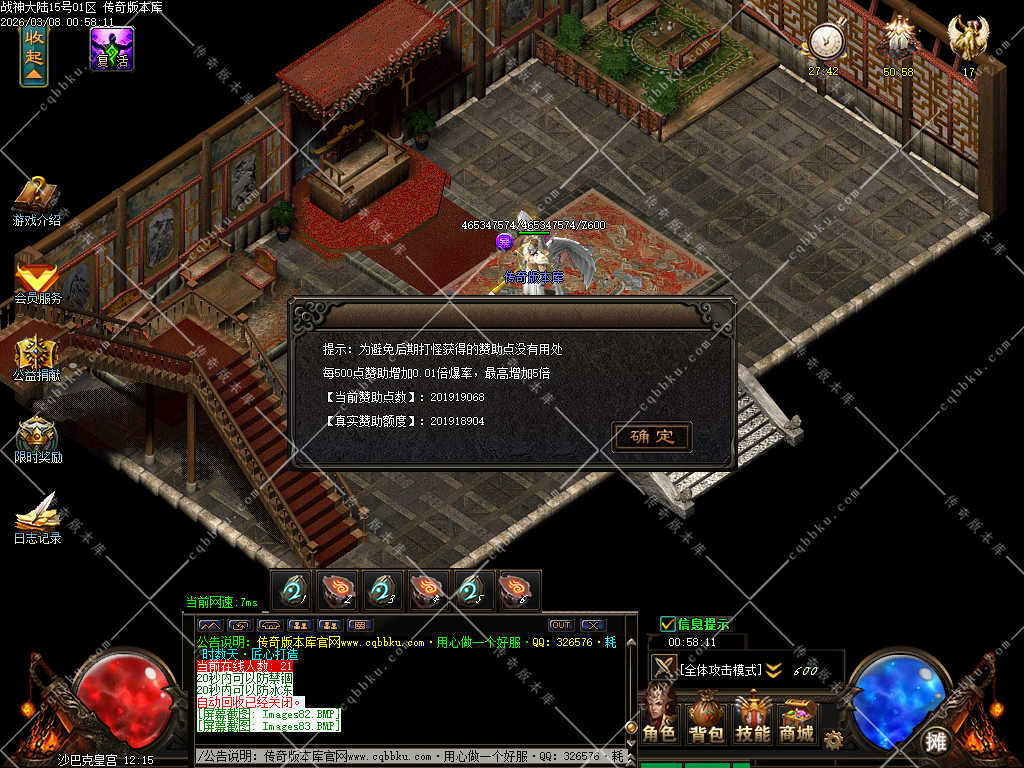Image resolution: width=1024 pixels, height=768 pixels.
Task: Use the item in hotbar slot 1
Action: click(x=292, y=591)
